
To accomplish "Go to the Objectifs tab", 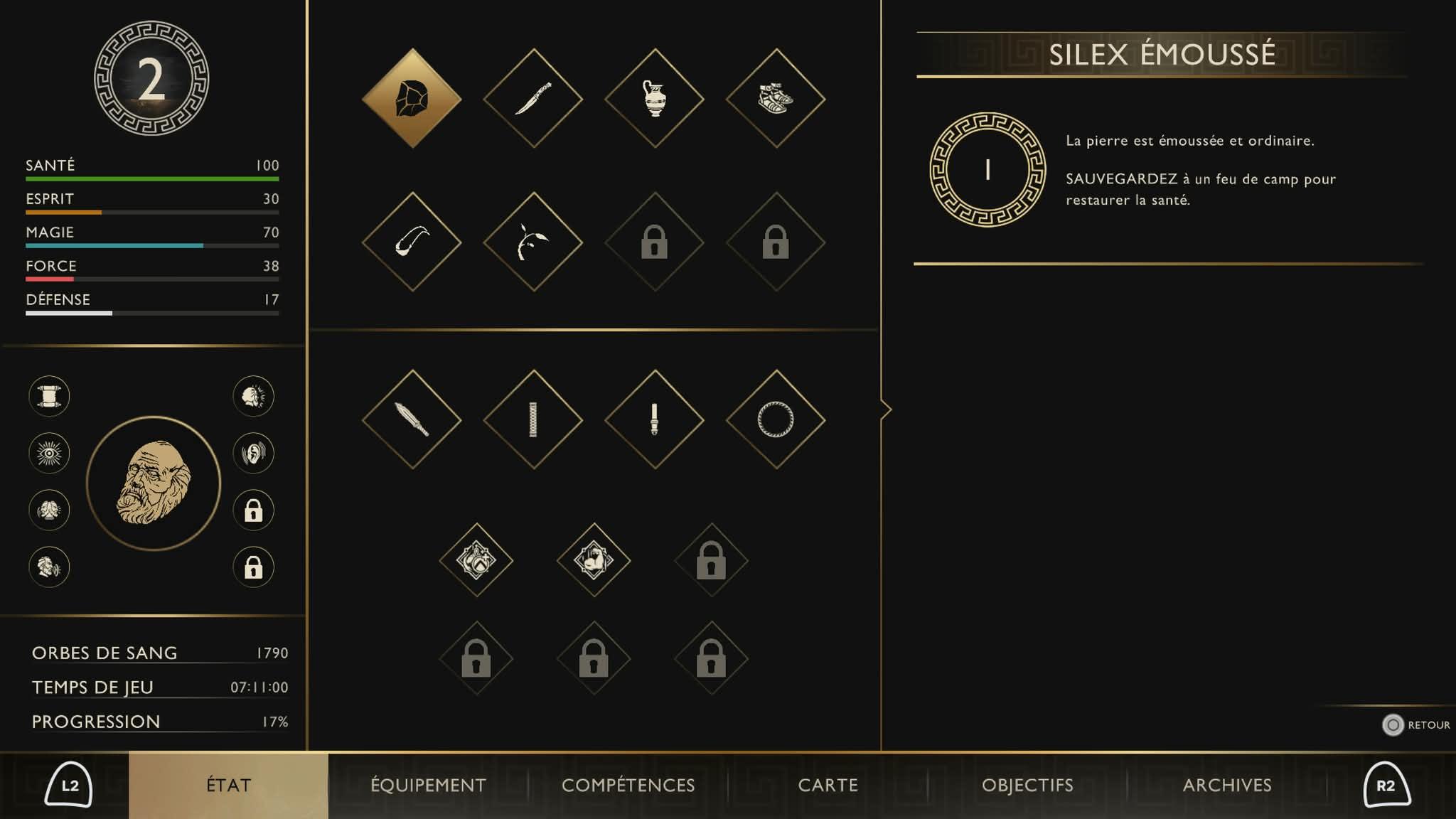I will coord(1027,785).
